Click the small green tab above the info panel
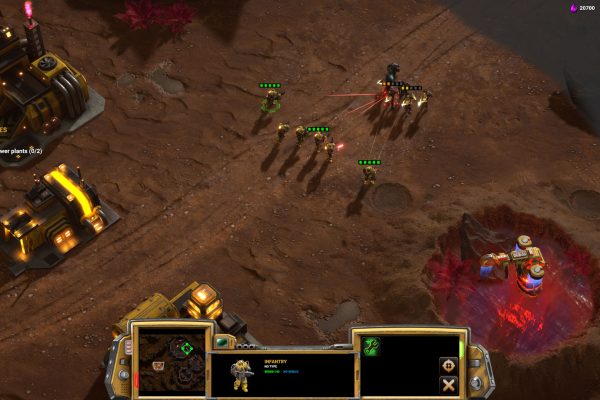The image size is (600, 400). (x=220, y=342)
